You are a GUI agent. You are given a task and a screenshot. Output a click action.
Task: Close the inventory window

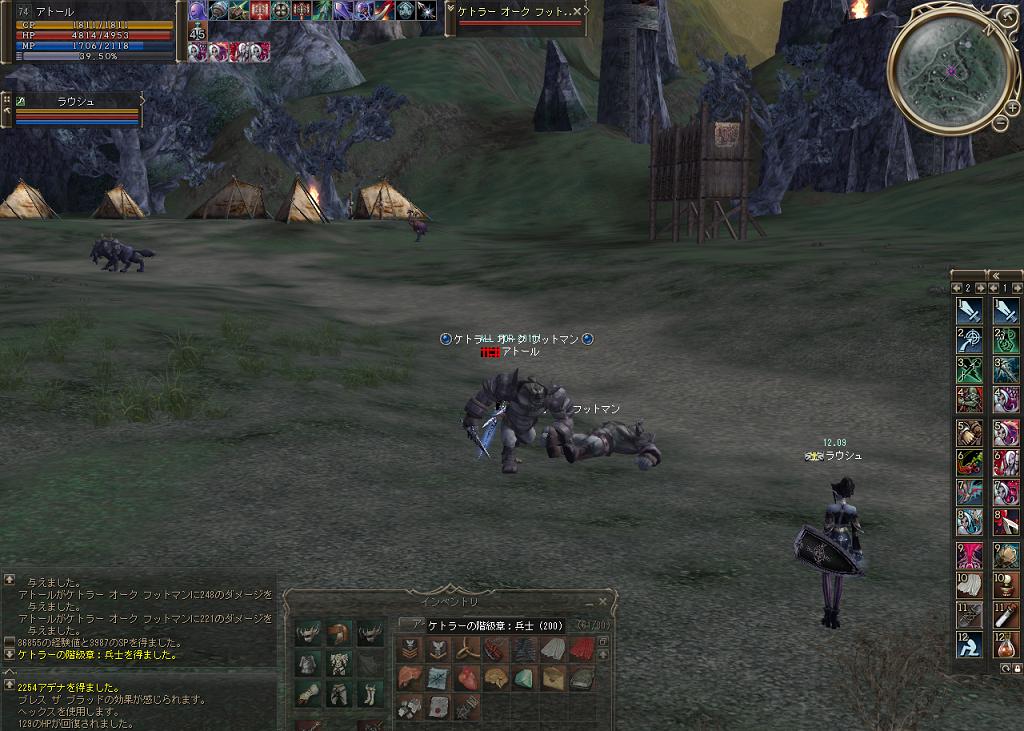tap(602, 601)
